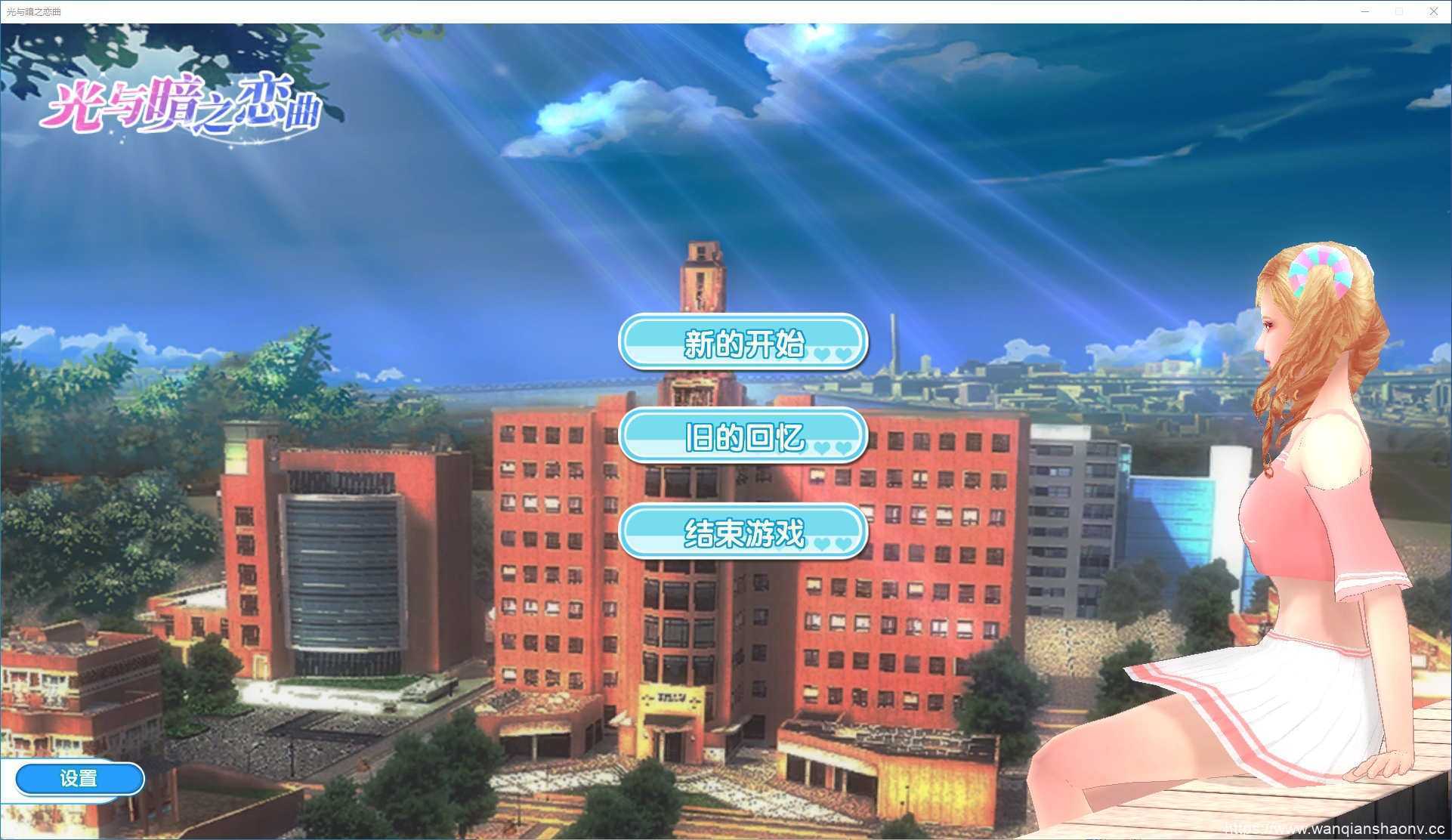Maximize the game window
The height and width of the screenshot is (840, 1452).
tap(1398, 11)
